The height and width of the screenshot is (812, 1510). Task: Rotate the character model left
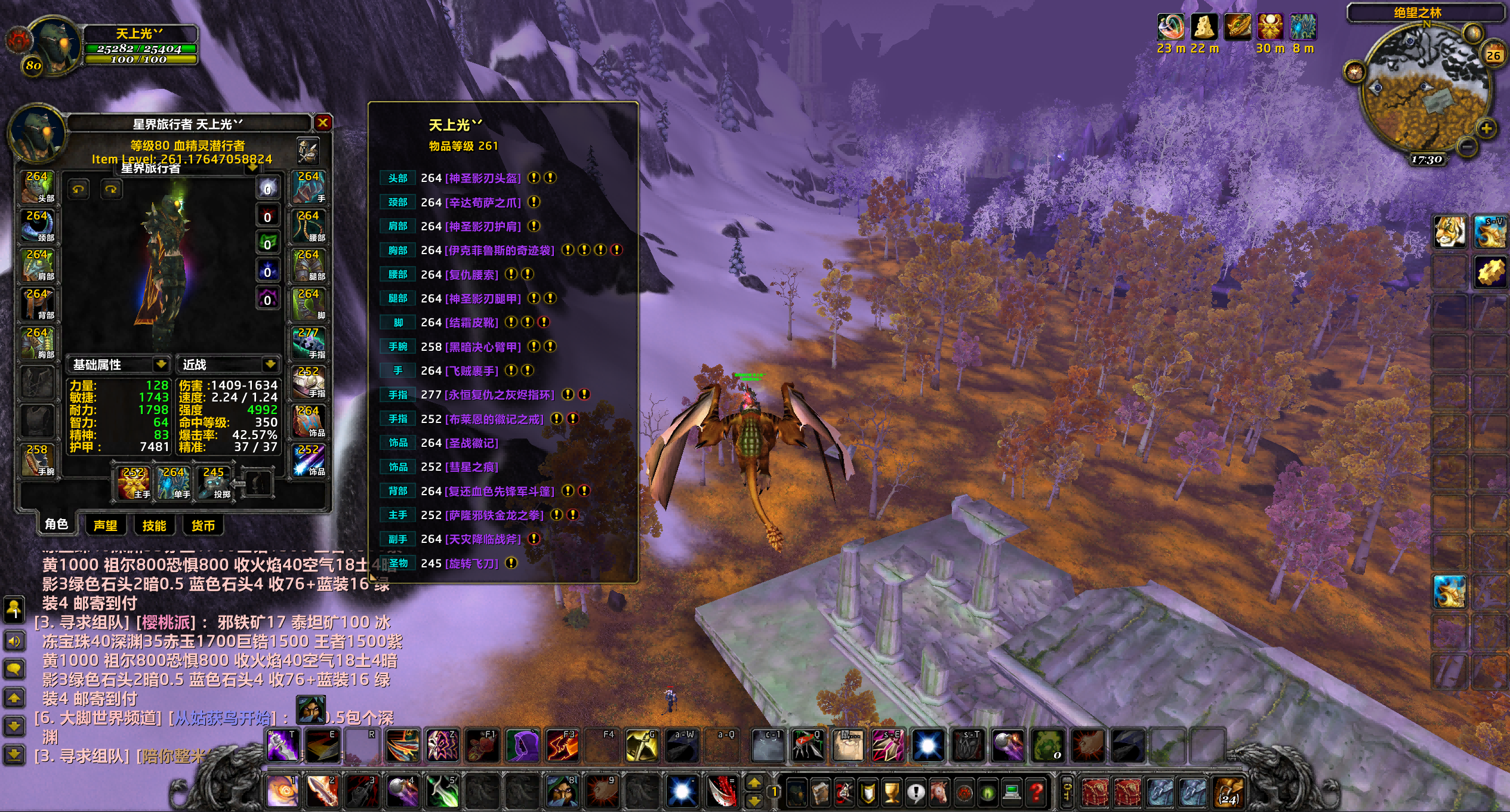[x=78, y=190]
